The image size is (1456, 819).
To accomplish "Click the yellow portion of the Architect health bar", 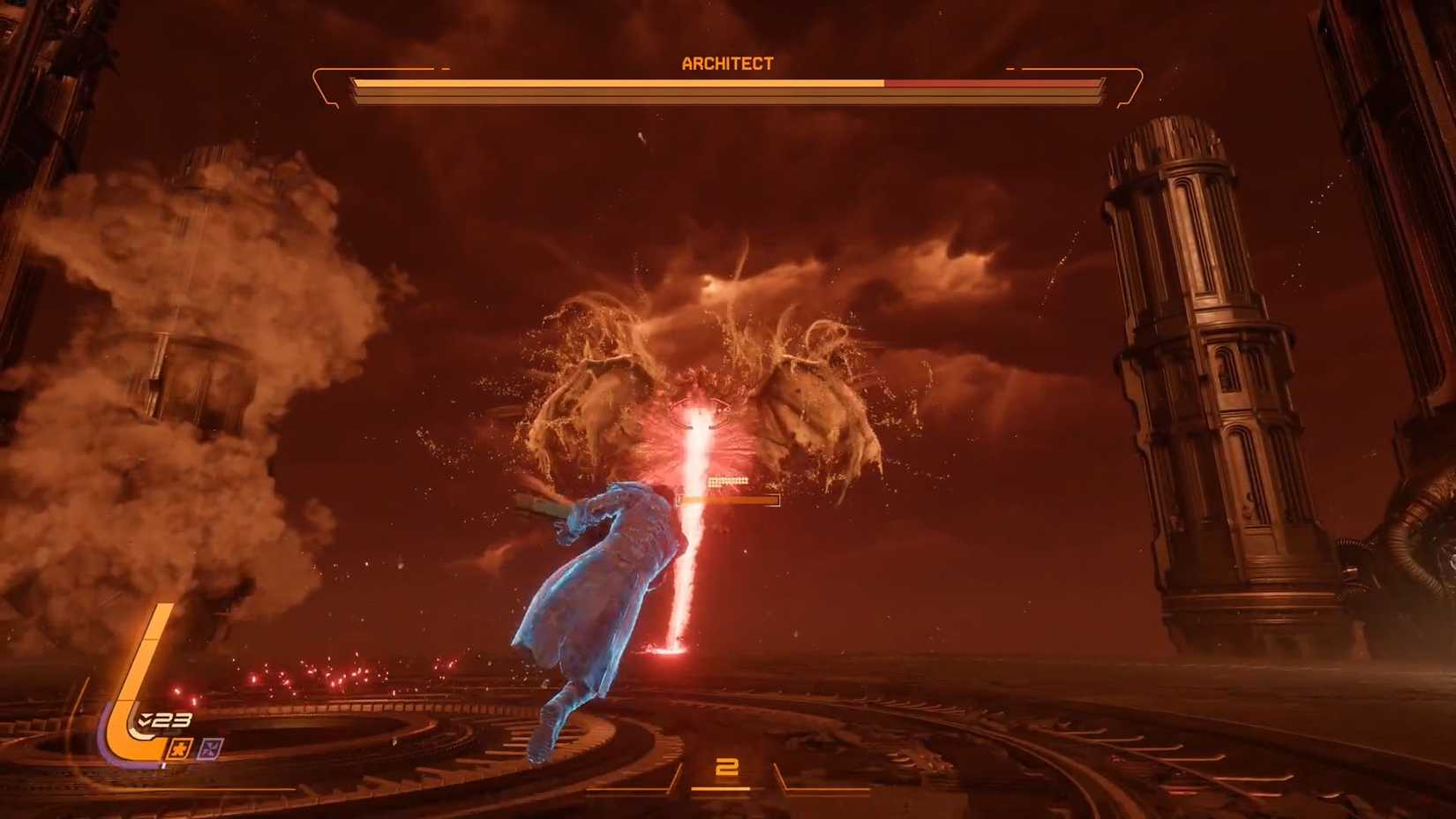I will (618, 83).
